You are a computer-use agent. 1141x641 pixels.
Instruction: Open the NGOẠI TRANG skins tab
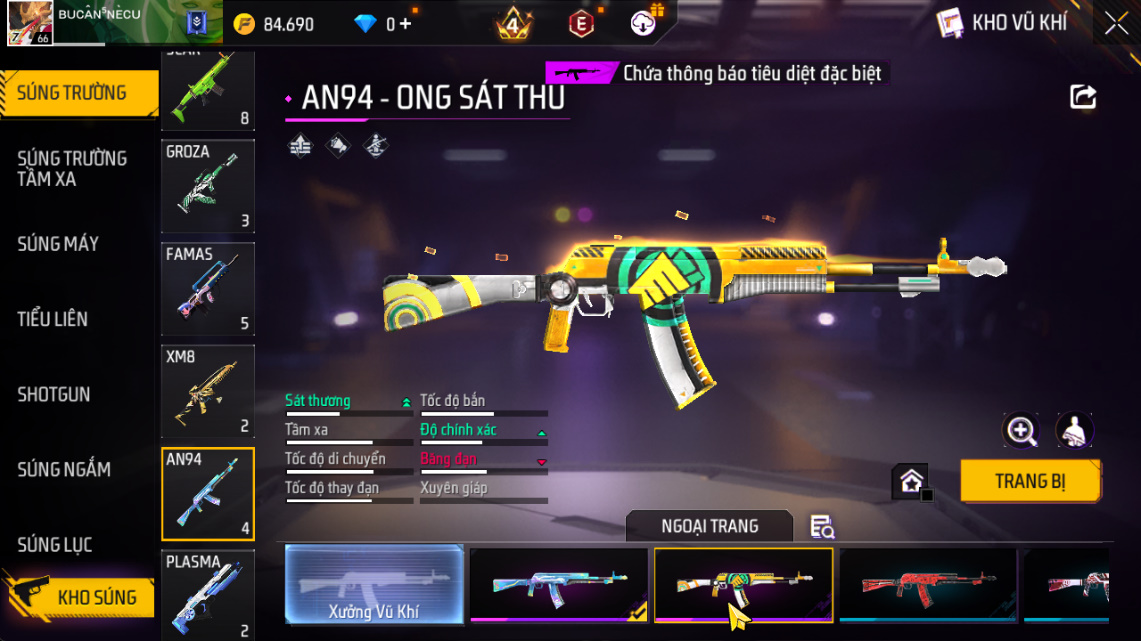coord(709,526)
